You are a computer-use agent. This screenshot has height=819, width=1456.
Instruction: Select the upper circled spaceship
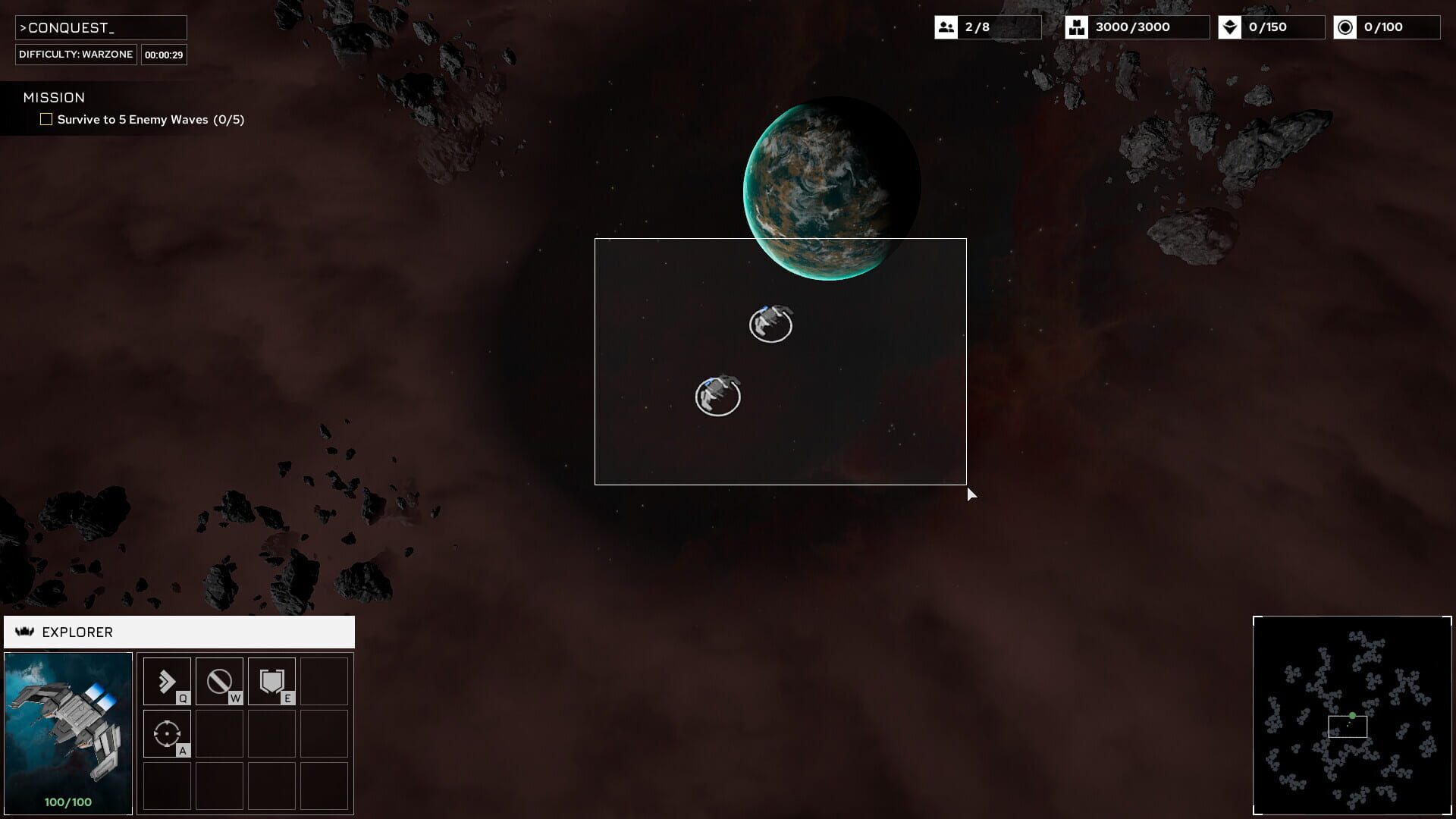(771, 325)
